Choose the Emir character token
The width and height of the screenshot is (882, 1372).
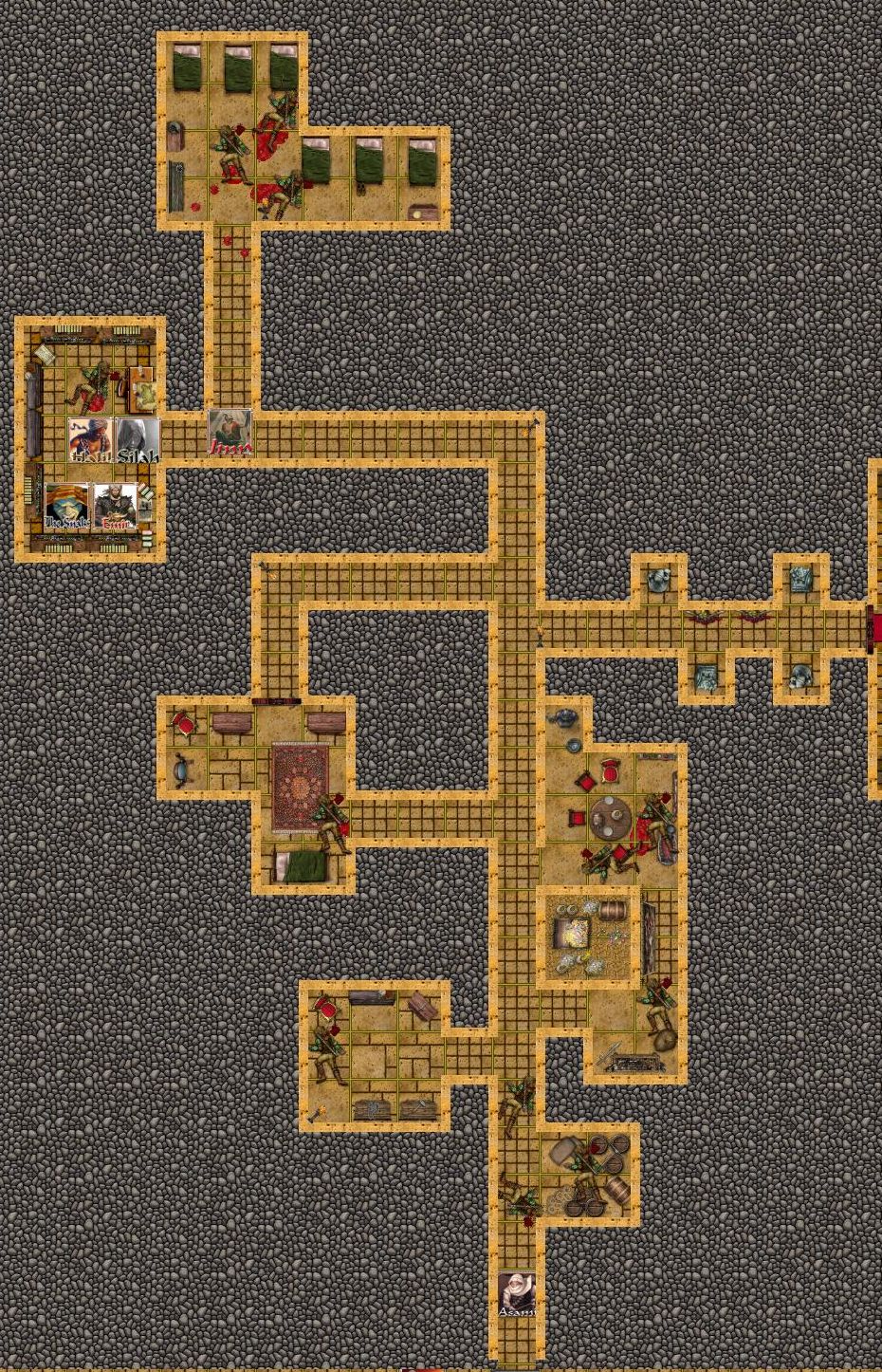point(116,507)
